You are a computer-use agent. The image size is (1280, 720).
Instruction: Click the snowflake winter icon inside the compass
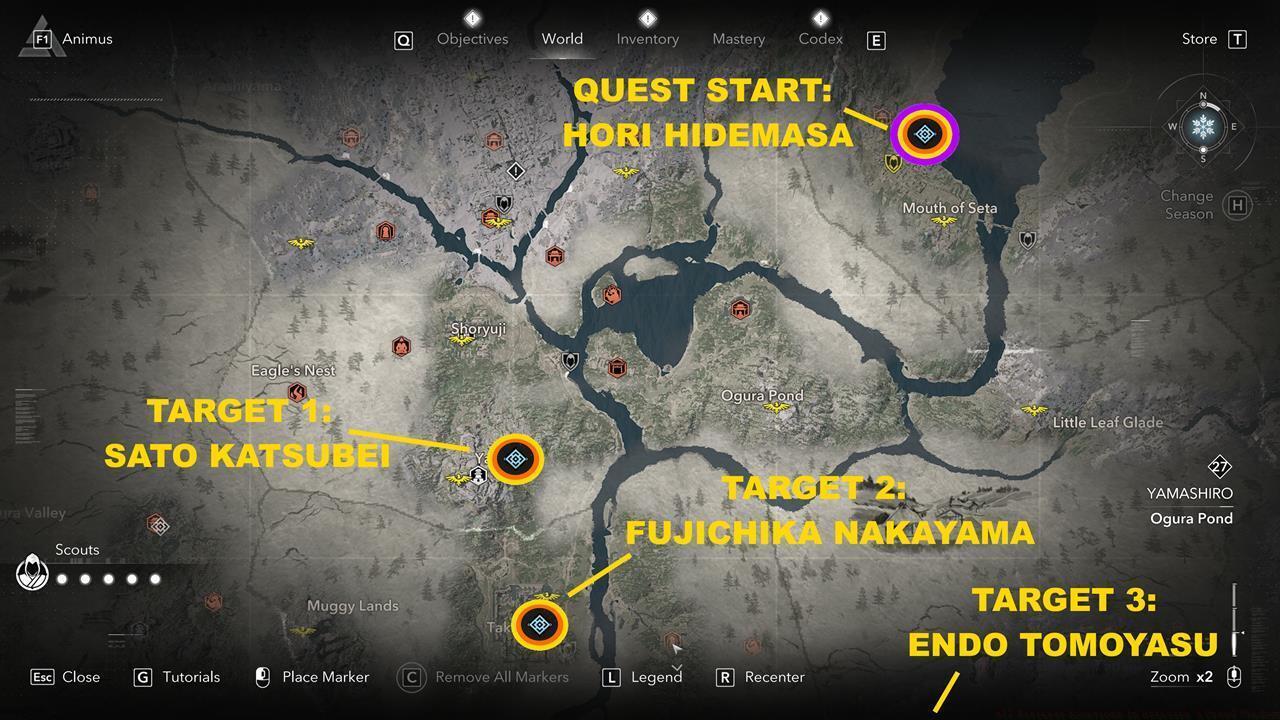click(1203, 127)
